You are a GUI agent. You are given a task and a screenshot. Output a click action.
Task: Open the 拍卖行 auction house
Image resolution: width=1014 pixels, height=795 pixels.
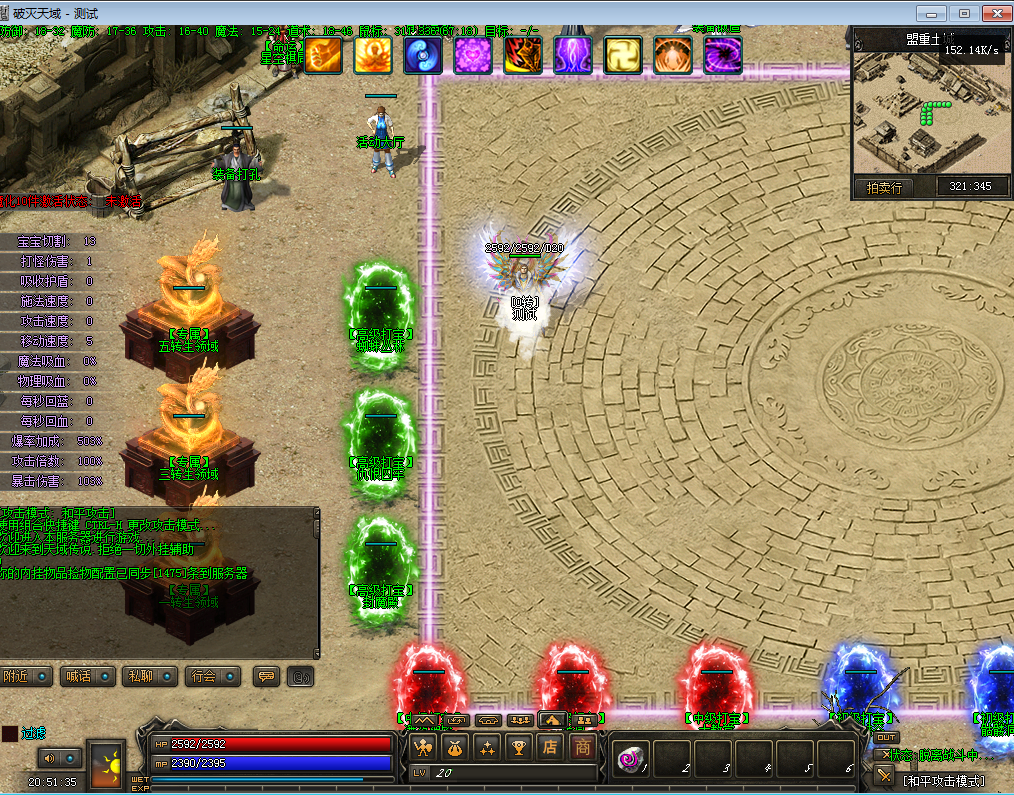click(883, 187)
